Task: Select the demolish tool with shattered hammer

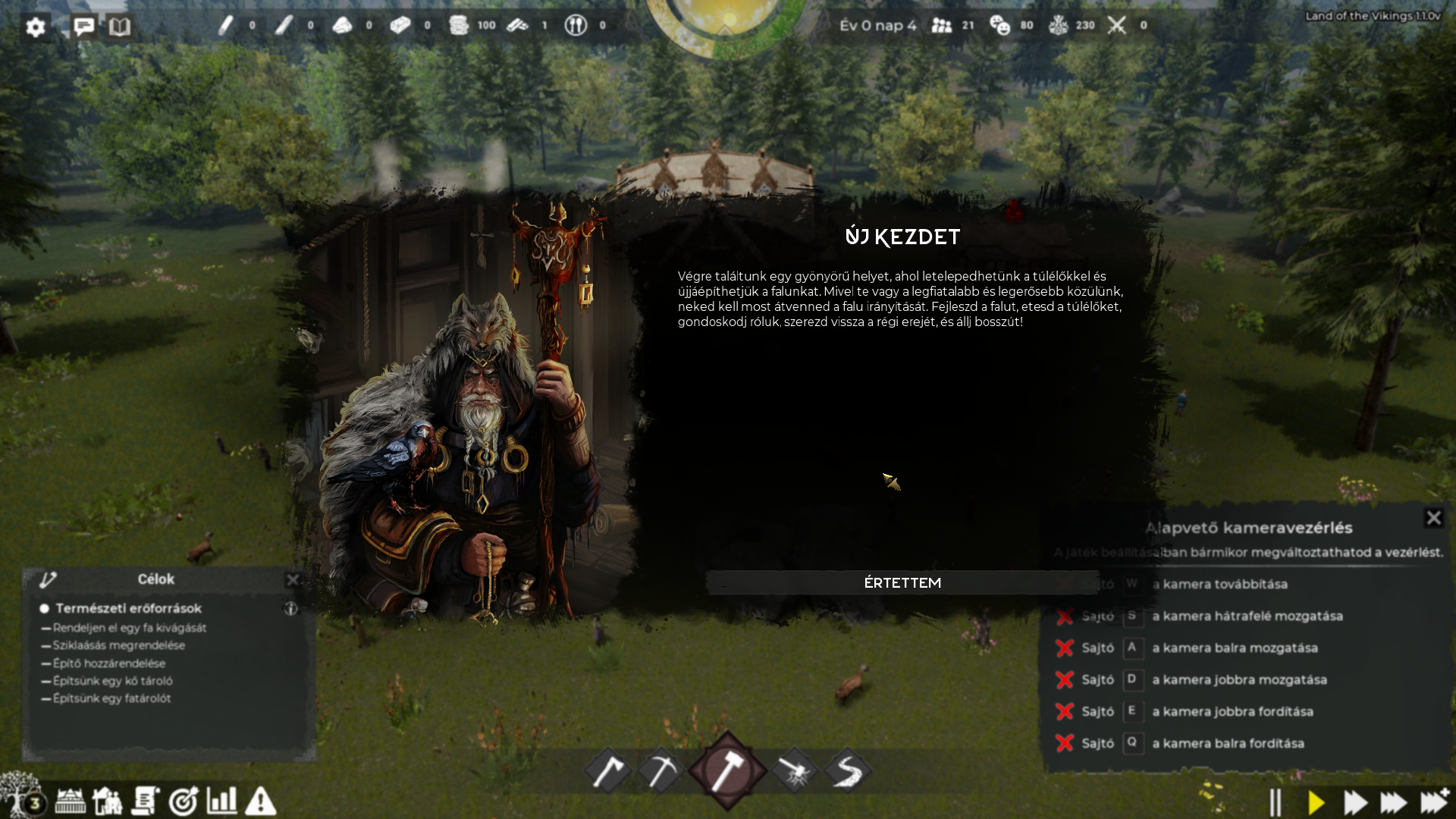Action: 794,771
